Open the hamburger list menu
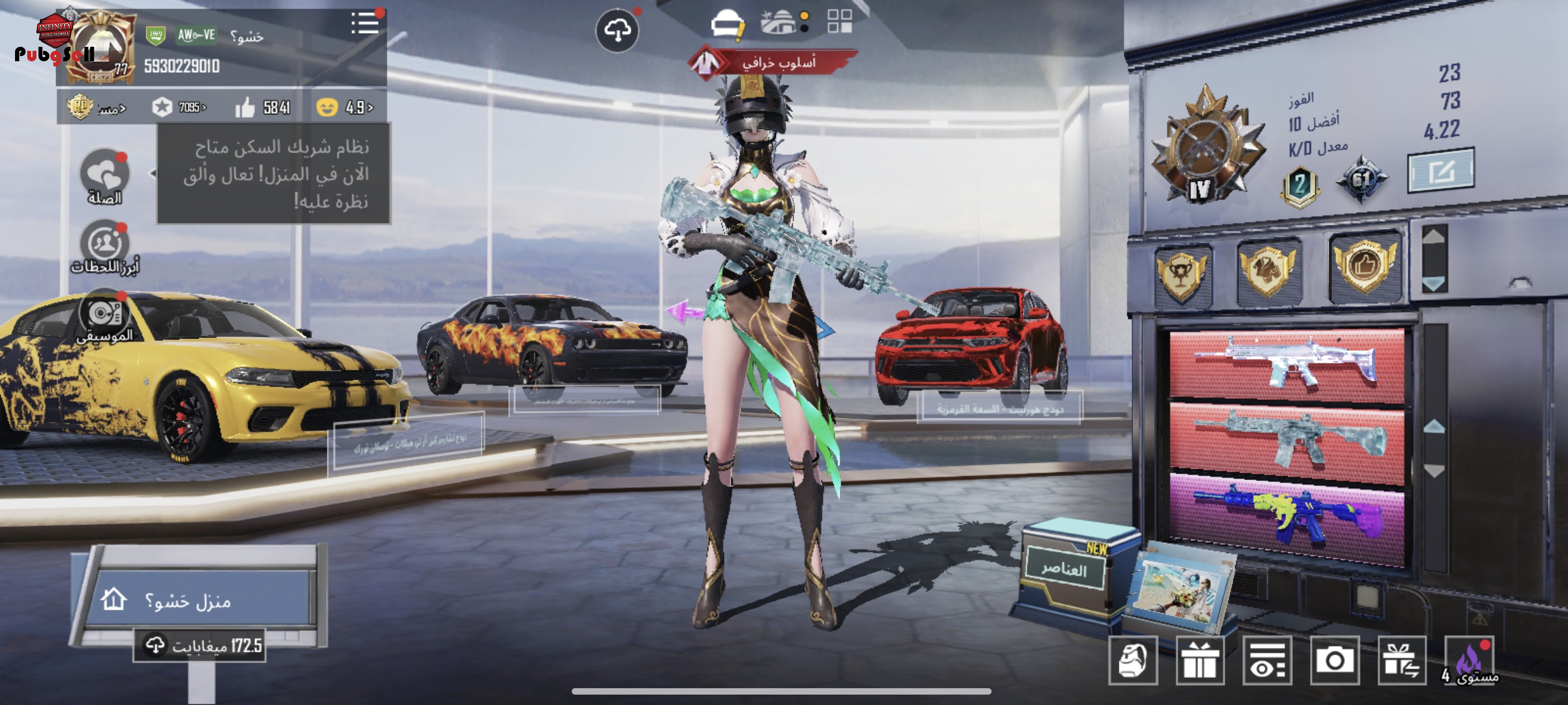The height and width of the screenshot is (705, 1568). click(x=365, y=24)
